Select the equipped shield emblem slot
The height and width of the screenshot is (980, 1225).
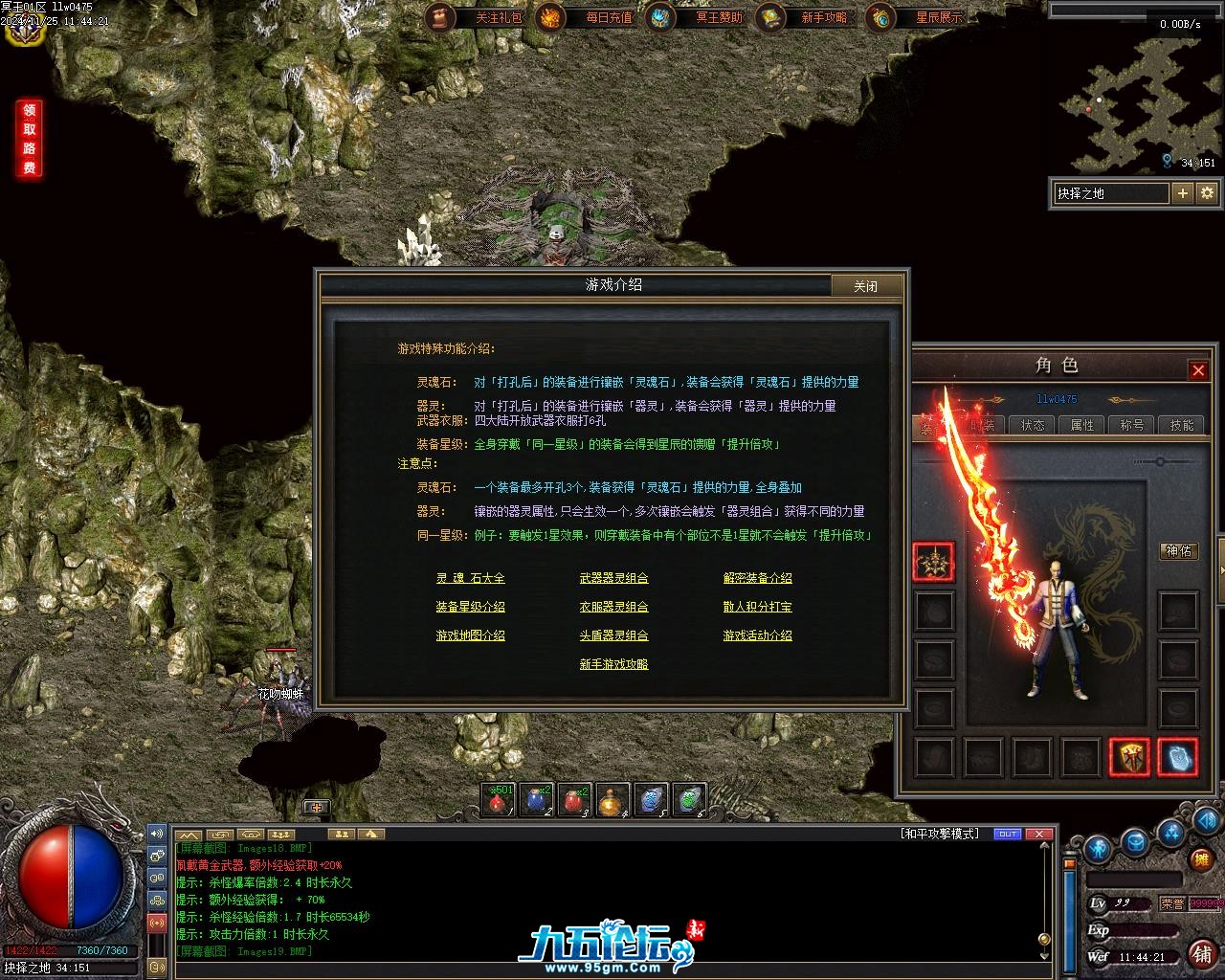coord(1129,757)
